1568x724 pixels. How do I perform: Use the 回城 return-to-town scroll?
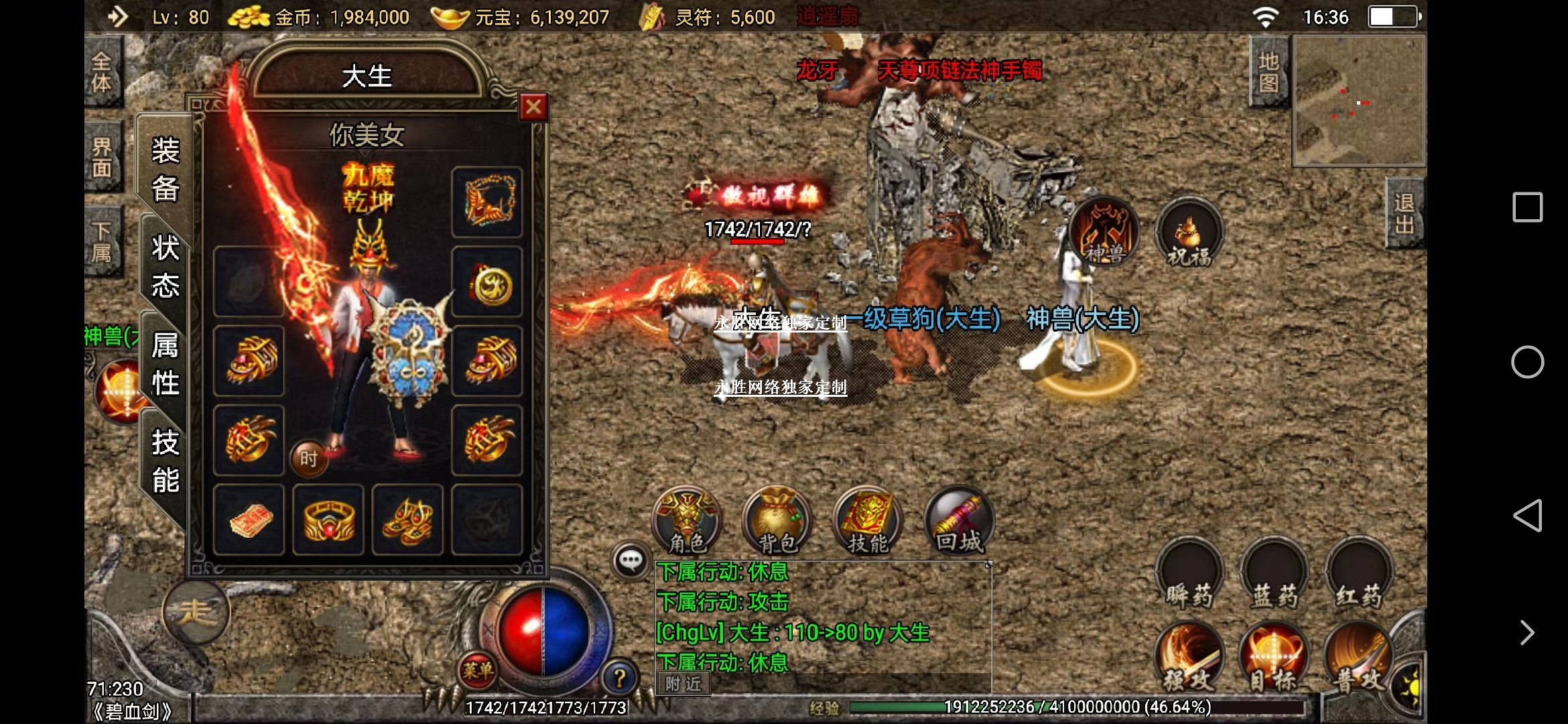[959, 520]
